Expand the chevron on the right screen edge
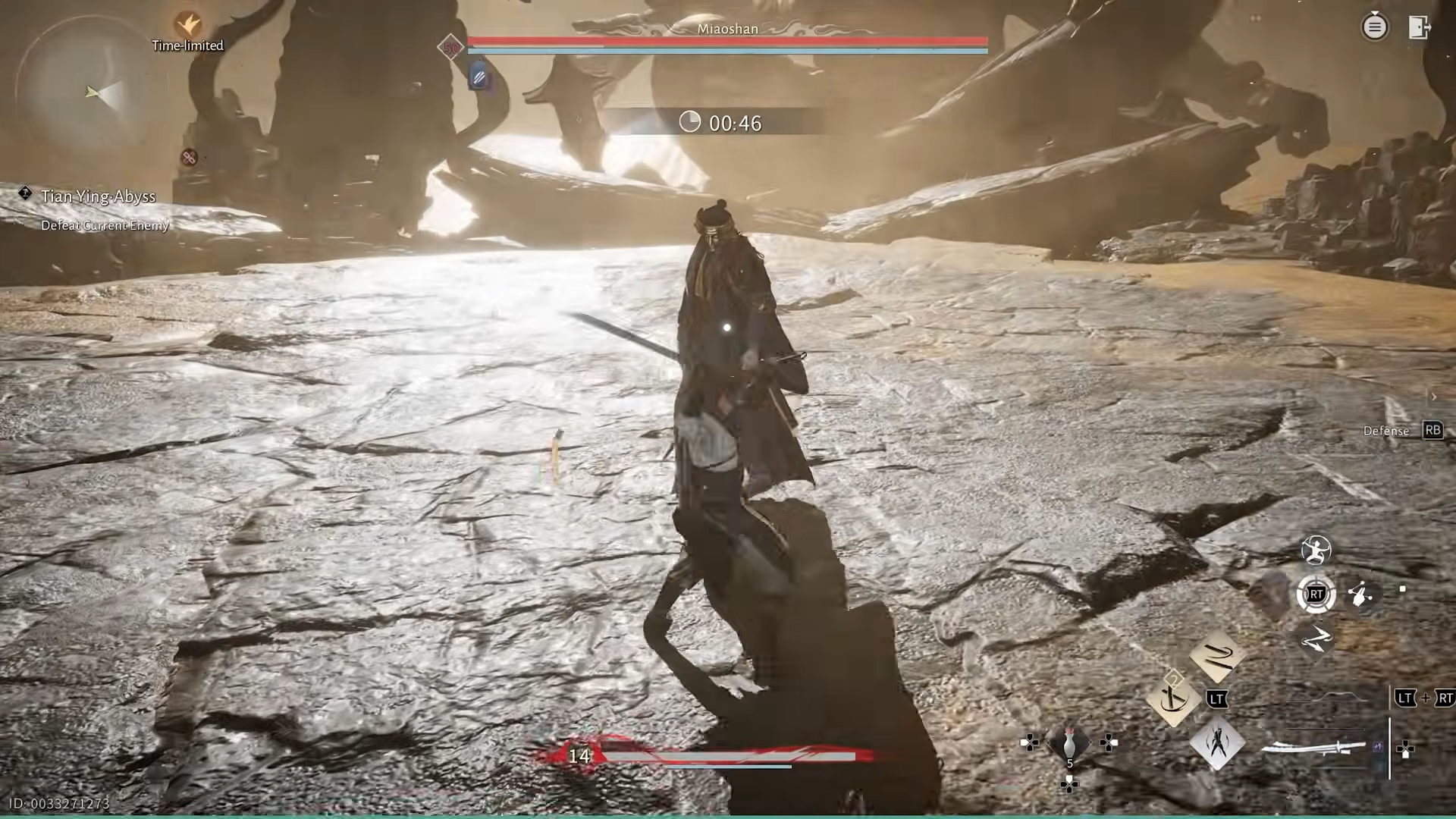 (1434, 397)
